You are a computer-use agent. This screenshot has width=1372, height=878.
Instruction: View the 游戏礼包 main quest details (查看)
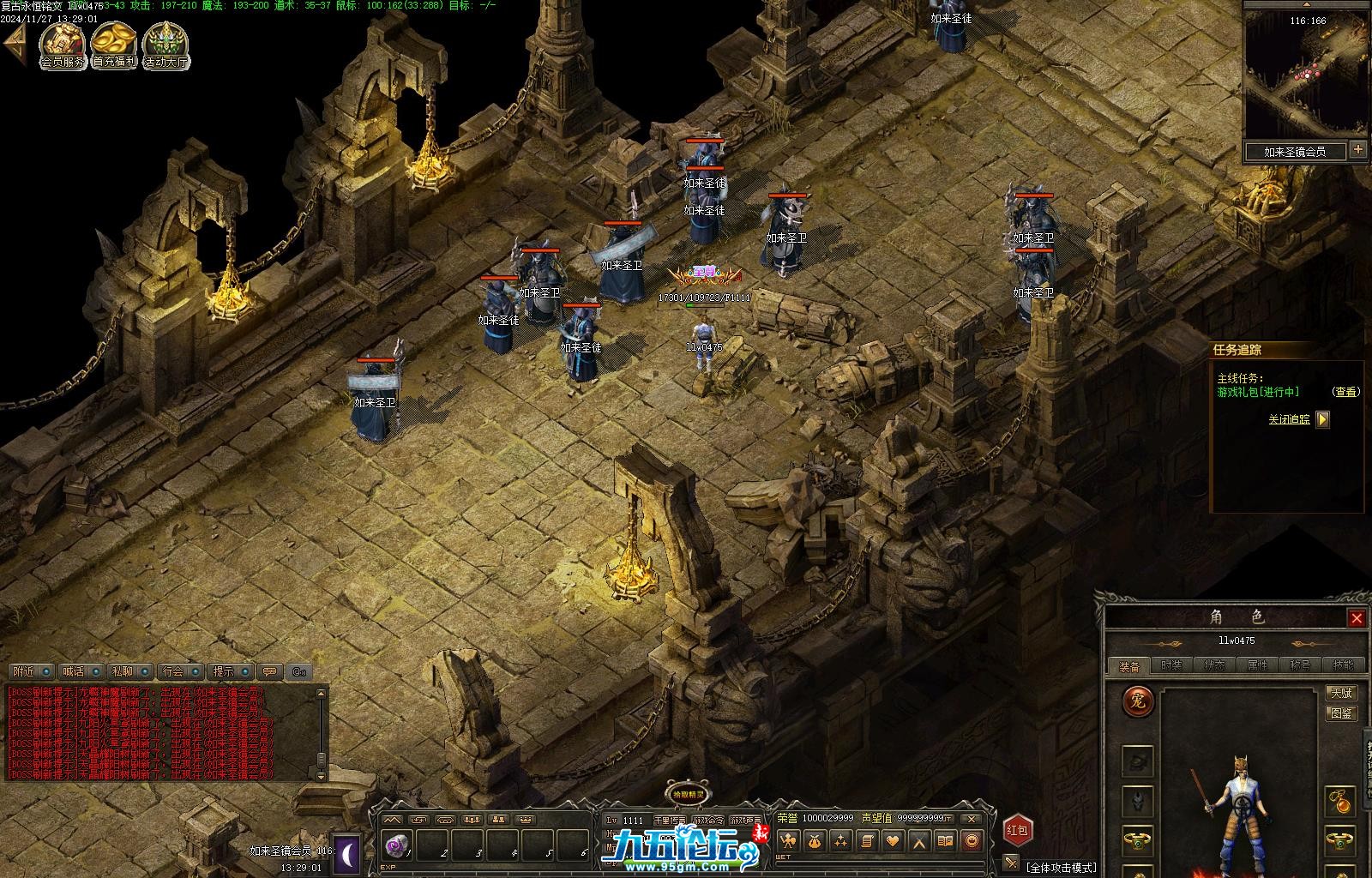tap(1346, 392)
